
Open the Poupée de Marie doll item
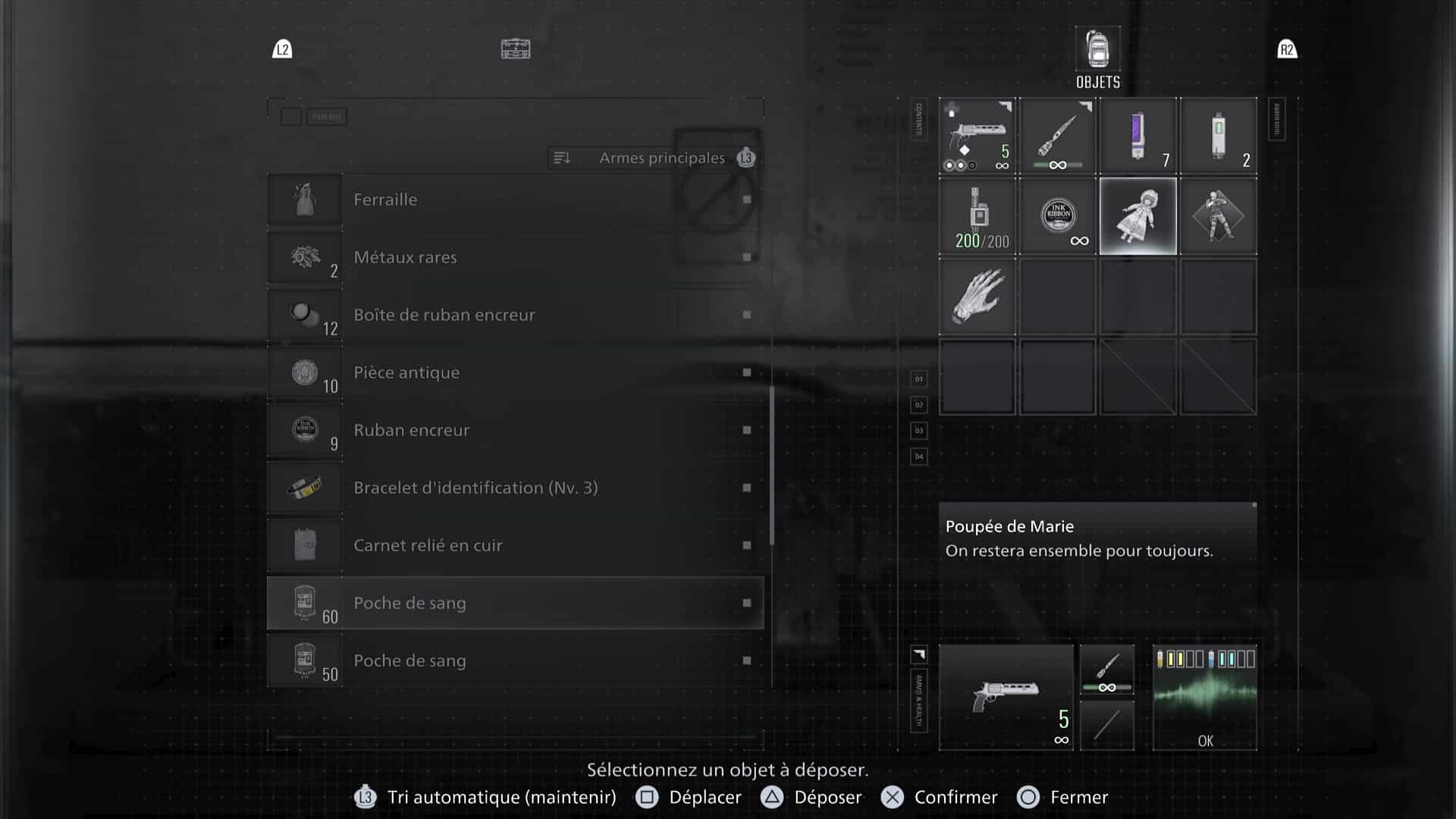(1137, 215)
